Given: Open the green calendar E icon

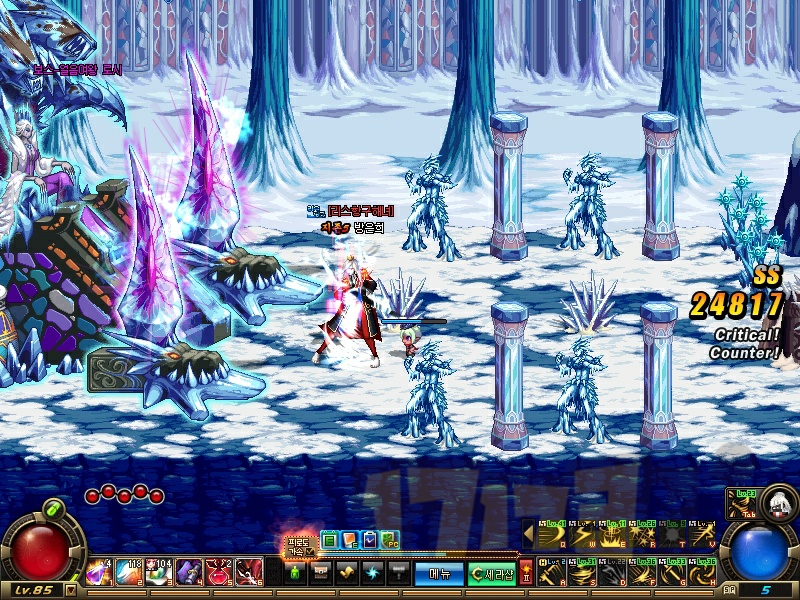Looking at the screenshot, I should [x=329, y=540].
